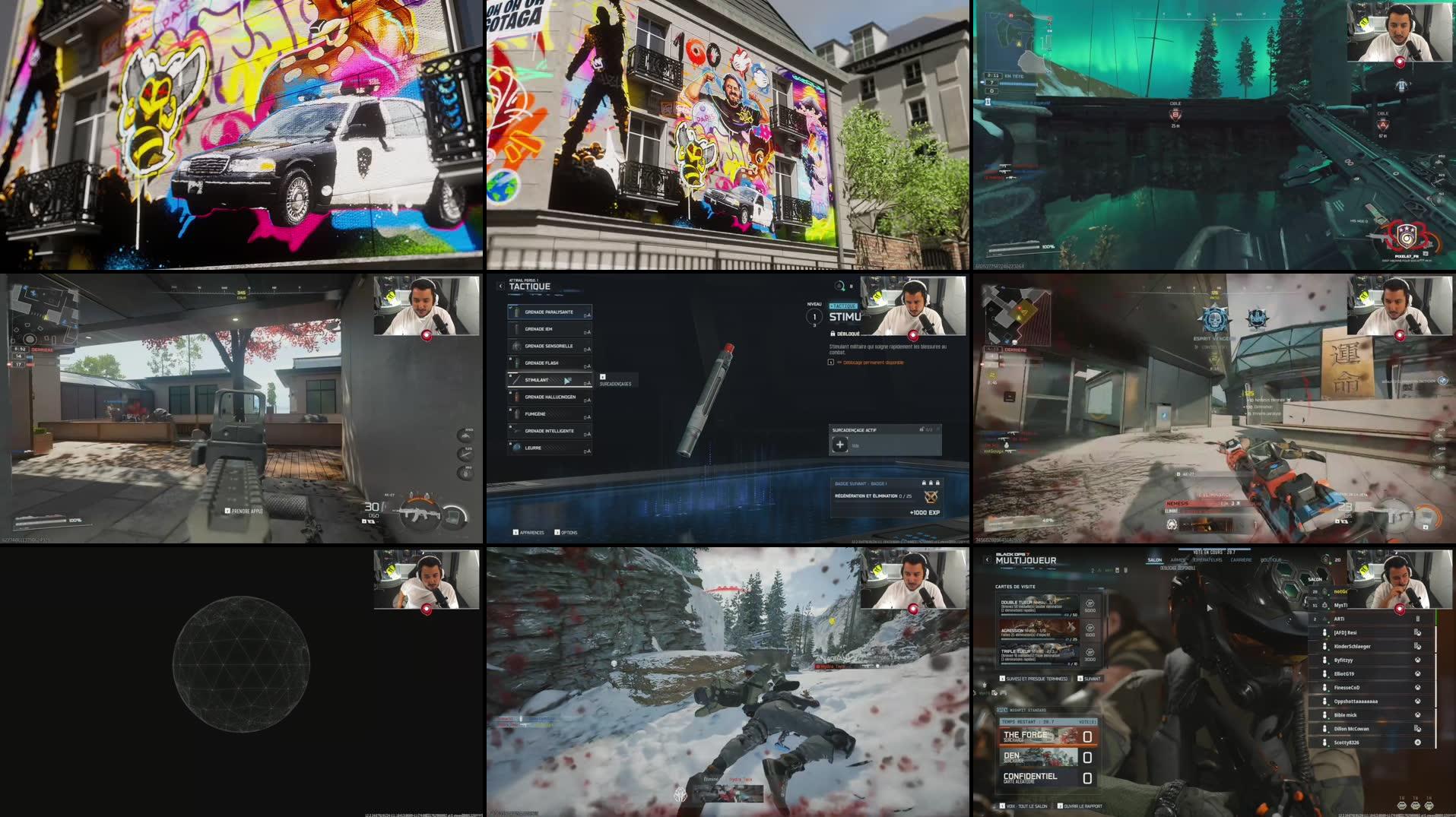Click the back arrow beside Multijoueur
Viewport: 1456px width, 817px height.
click(x=988, y=559)
